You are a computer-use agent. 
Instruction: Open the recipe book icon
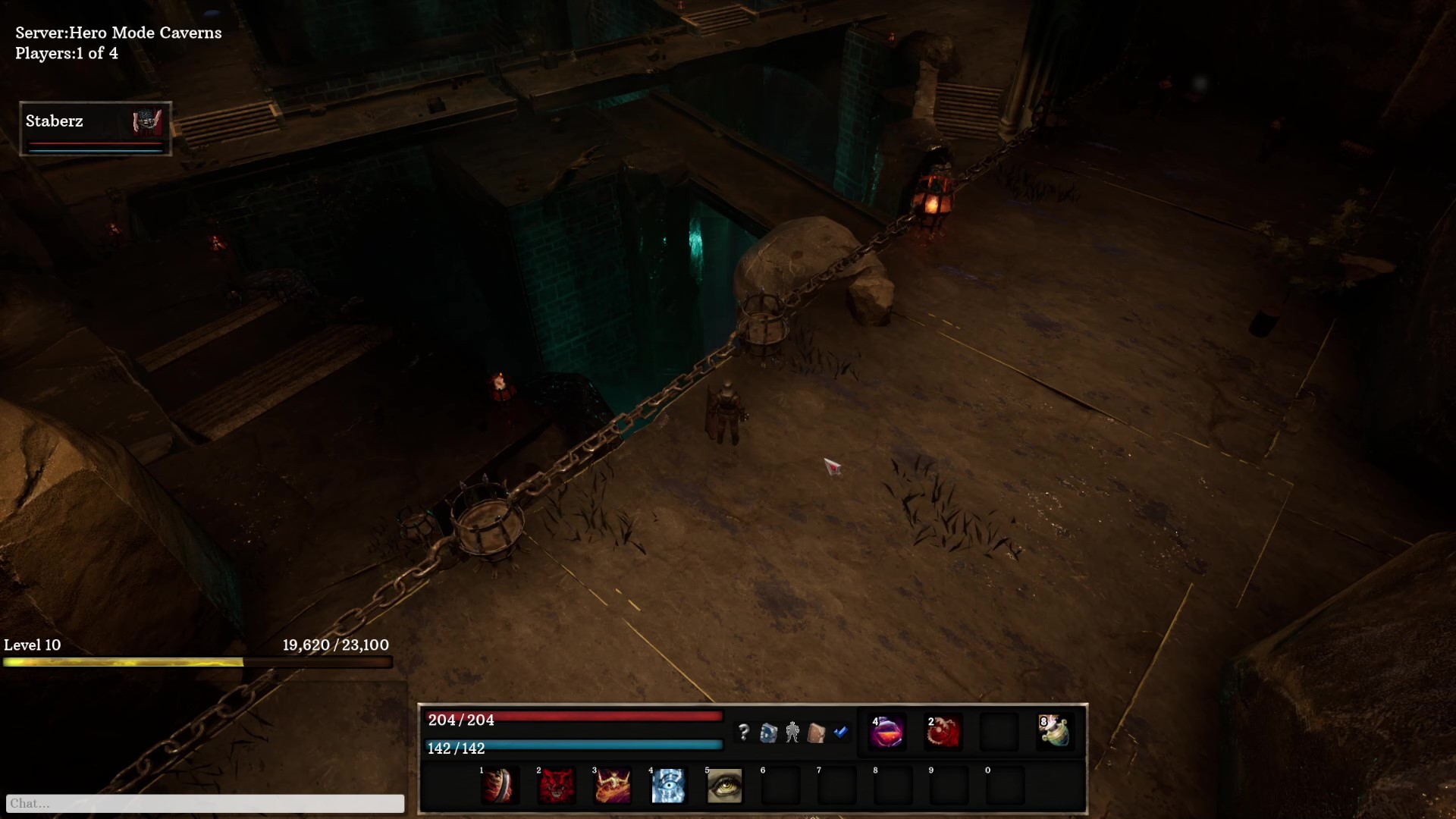(x=770, y=732)
